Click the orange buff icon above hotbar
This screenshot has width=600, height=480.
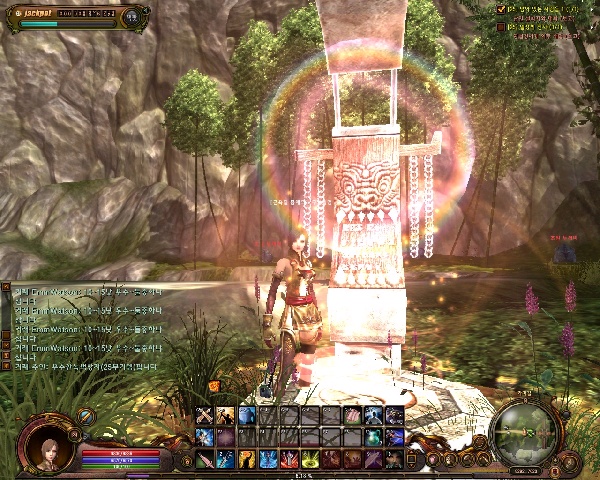coord(213,386)
